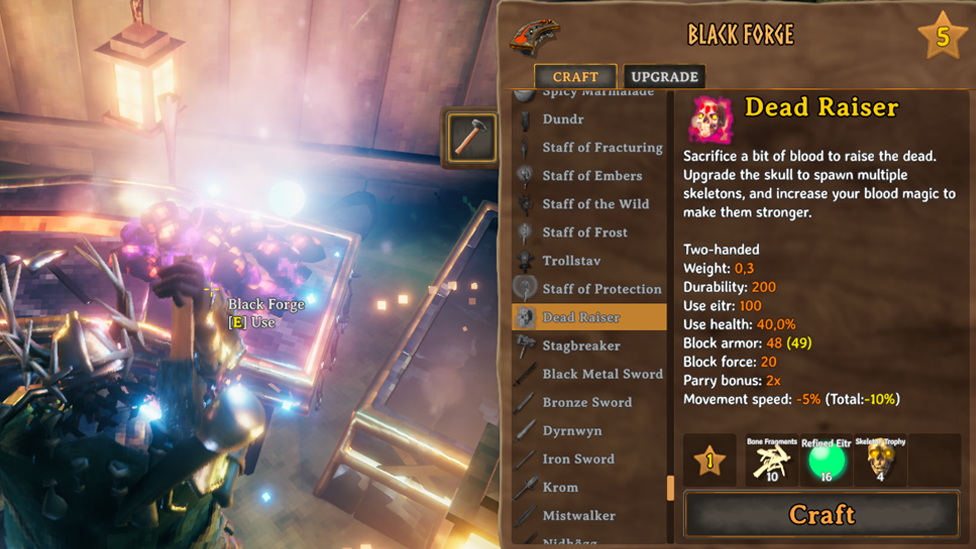Choose the Iron Sword recipe
Screen dimensions: 976x549
pyautogui.click(x=578, y=459)
